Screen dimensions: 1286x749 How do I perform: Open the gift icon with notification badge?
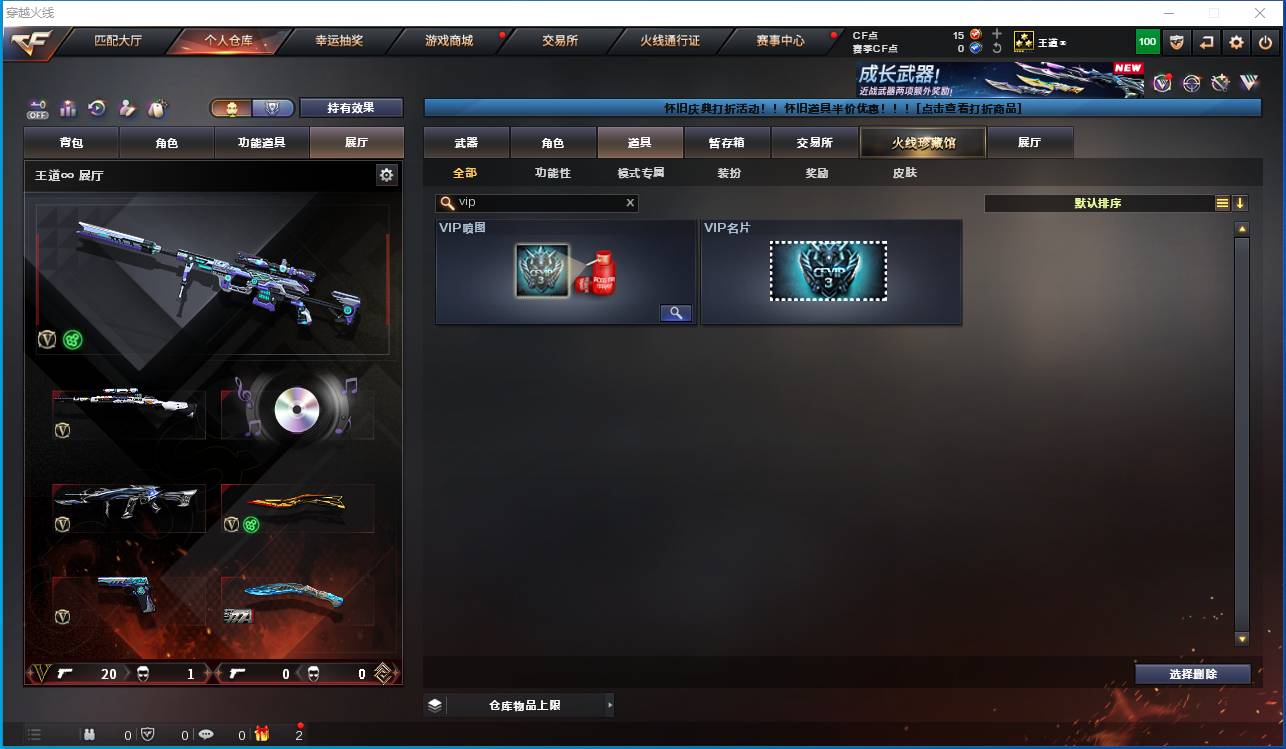tap(261, 734)
